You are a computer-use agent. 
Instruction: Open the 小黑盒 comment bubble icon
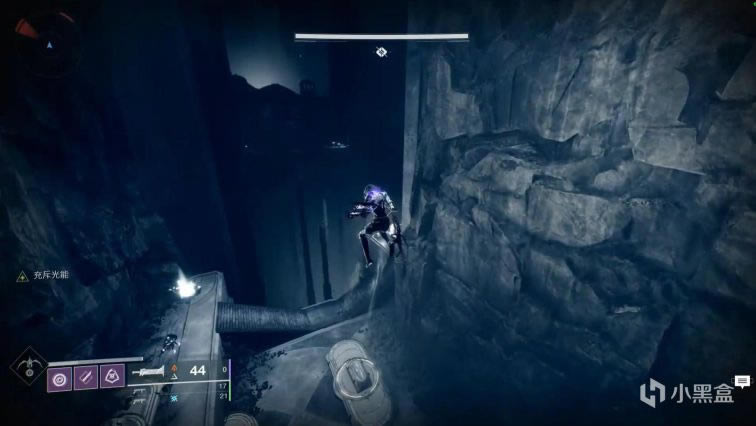[x=742, y=382]
